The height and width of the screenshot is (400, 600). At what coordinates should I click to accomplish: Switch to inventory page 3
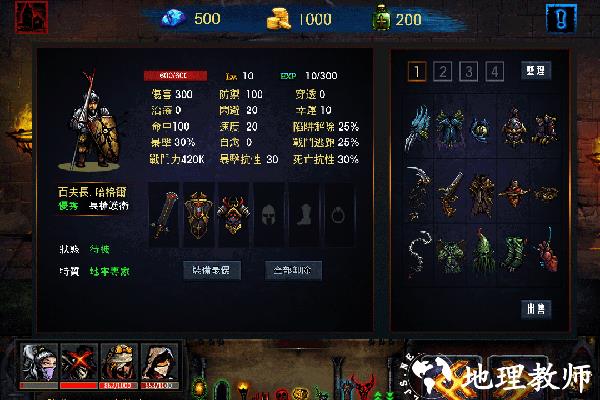pyautogui.click(x=468, y=71)
